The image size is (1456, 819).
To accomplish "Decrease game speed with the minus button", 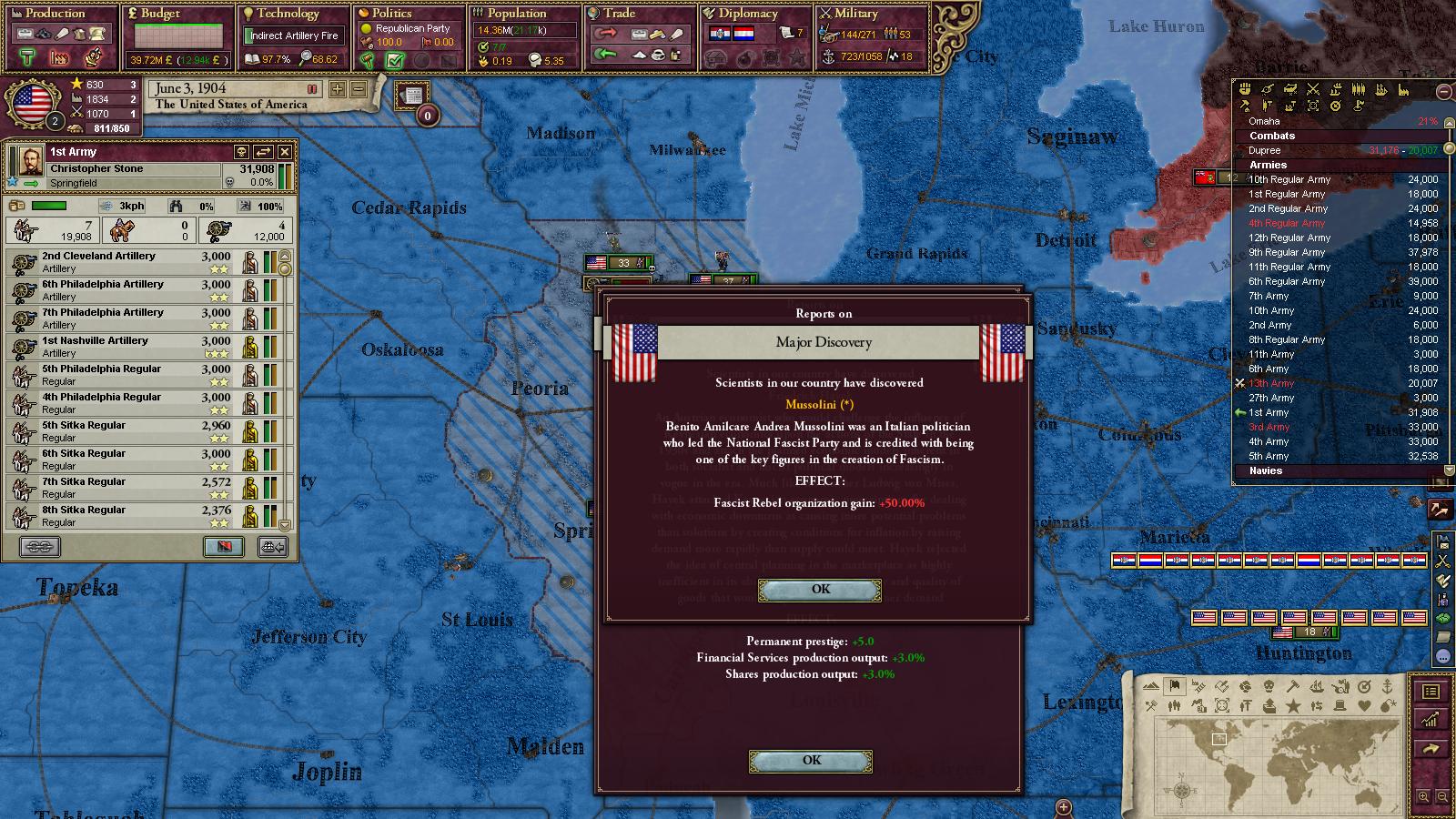I will click(x=359, y=89).
